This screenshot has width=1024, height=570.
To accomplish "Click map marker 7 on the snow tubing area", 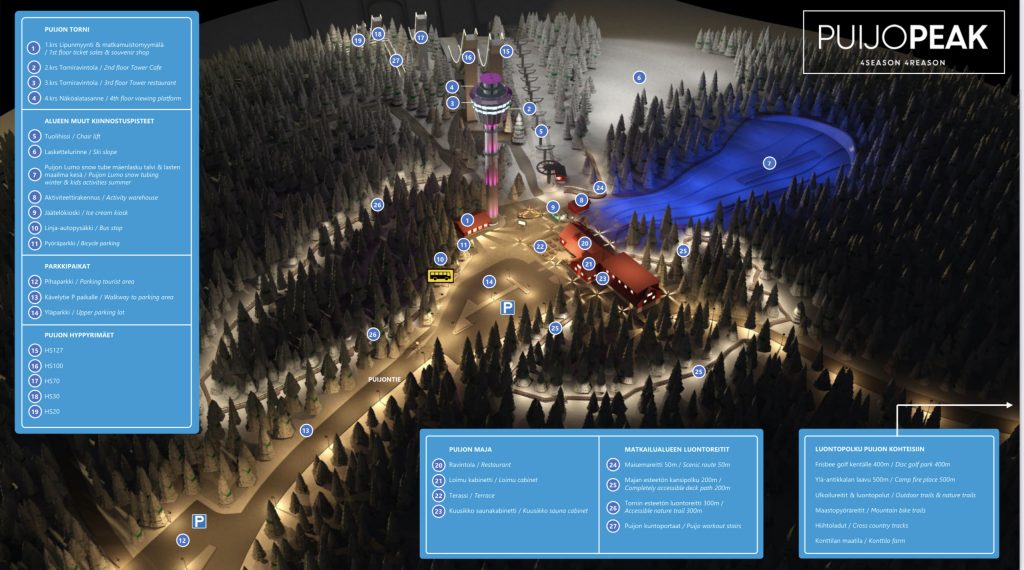I will click(769, 163).
